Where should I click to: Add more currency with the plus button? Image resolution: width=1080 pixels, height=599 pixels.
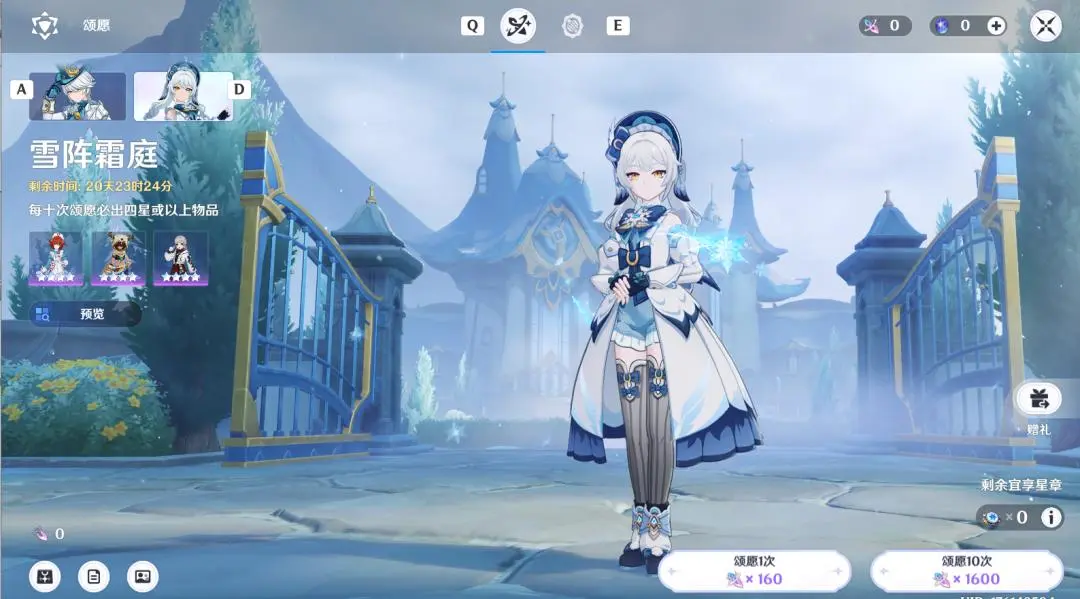point(996,26)
